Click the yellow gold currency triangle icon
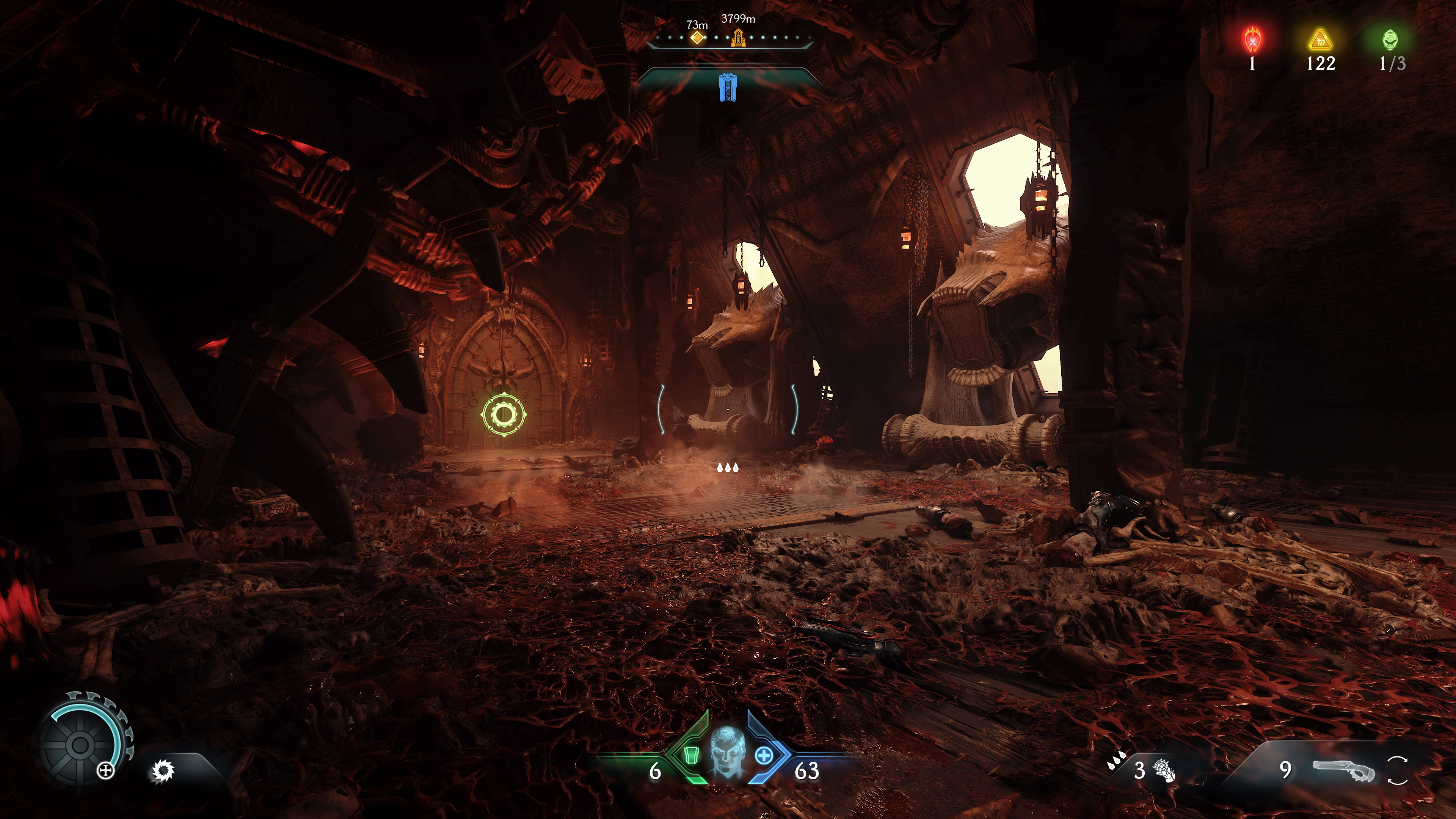 pos(1320,40)
